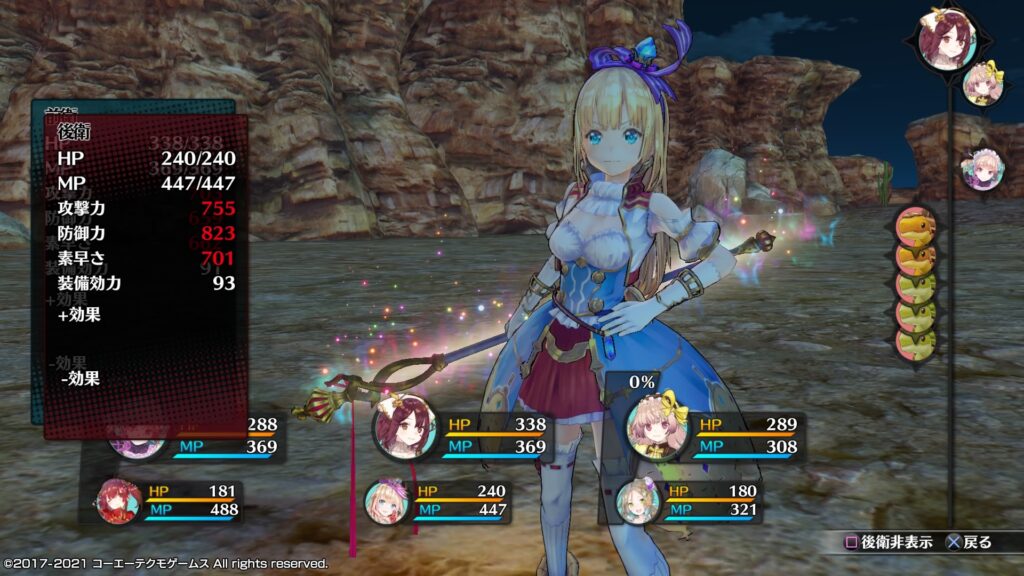Select the yellow-ribbon girl's party portrait with 289 HP
Viewport: 1024px width, 576px height.
tap(659, 428)
